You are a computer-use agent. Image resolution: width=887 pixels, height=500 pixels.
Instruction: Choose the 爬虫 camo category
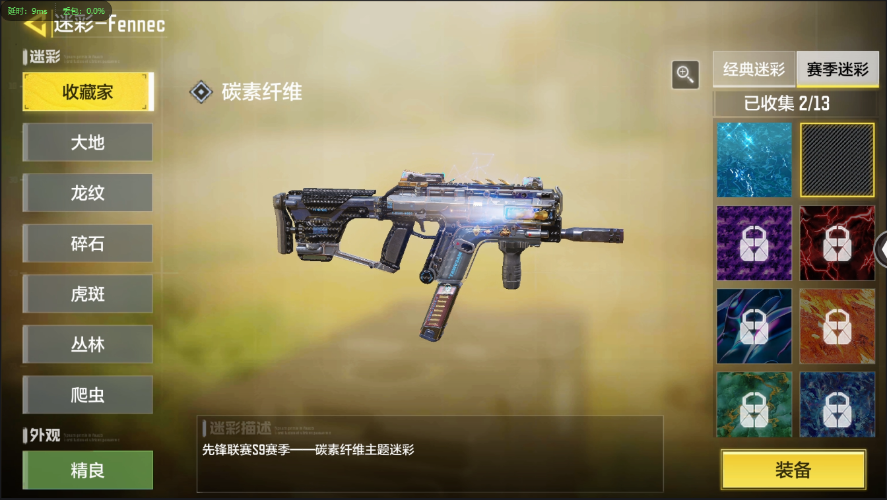(x=88, y=395)
